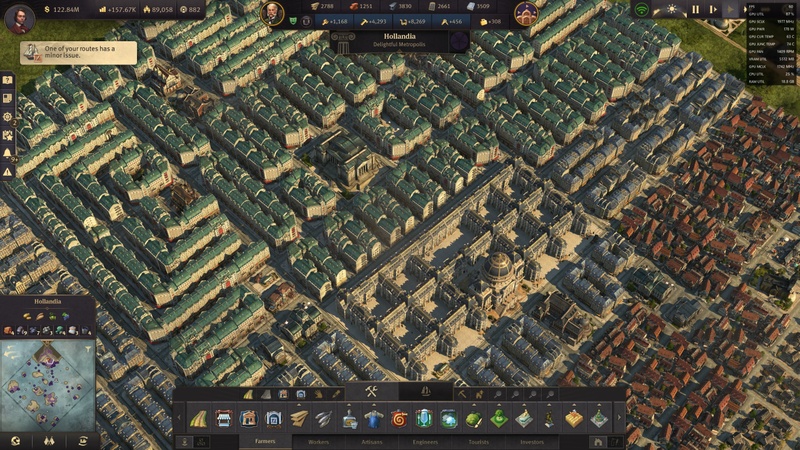This screenshot has width=800, height=450.
Task: Open the ship construction menu tab
Action: (425, 391)
